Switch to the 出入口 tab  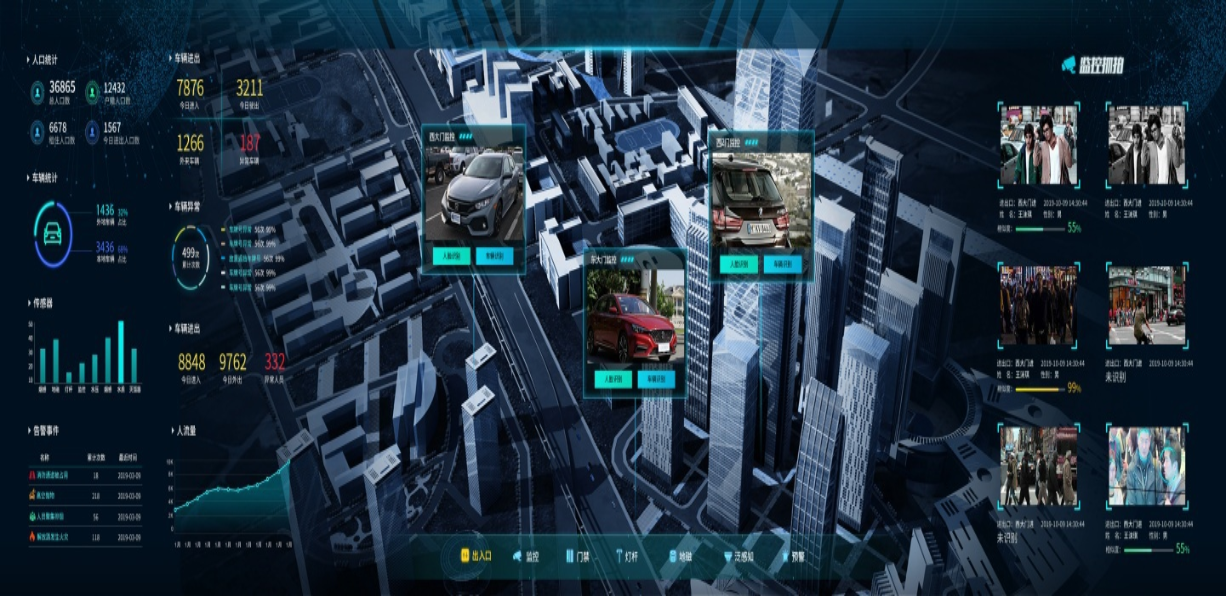[x=478, y=556]
